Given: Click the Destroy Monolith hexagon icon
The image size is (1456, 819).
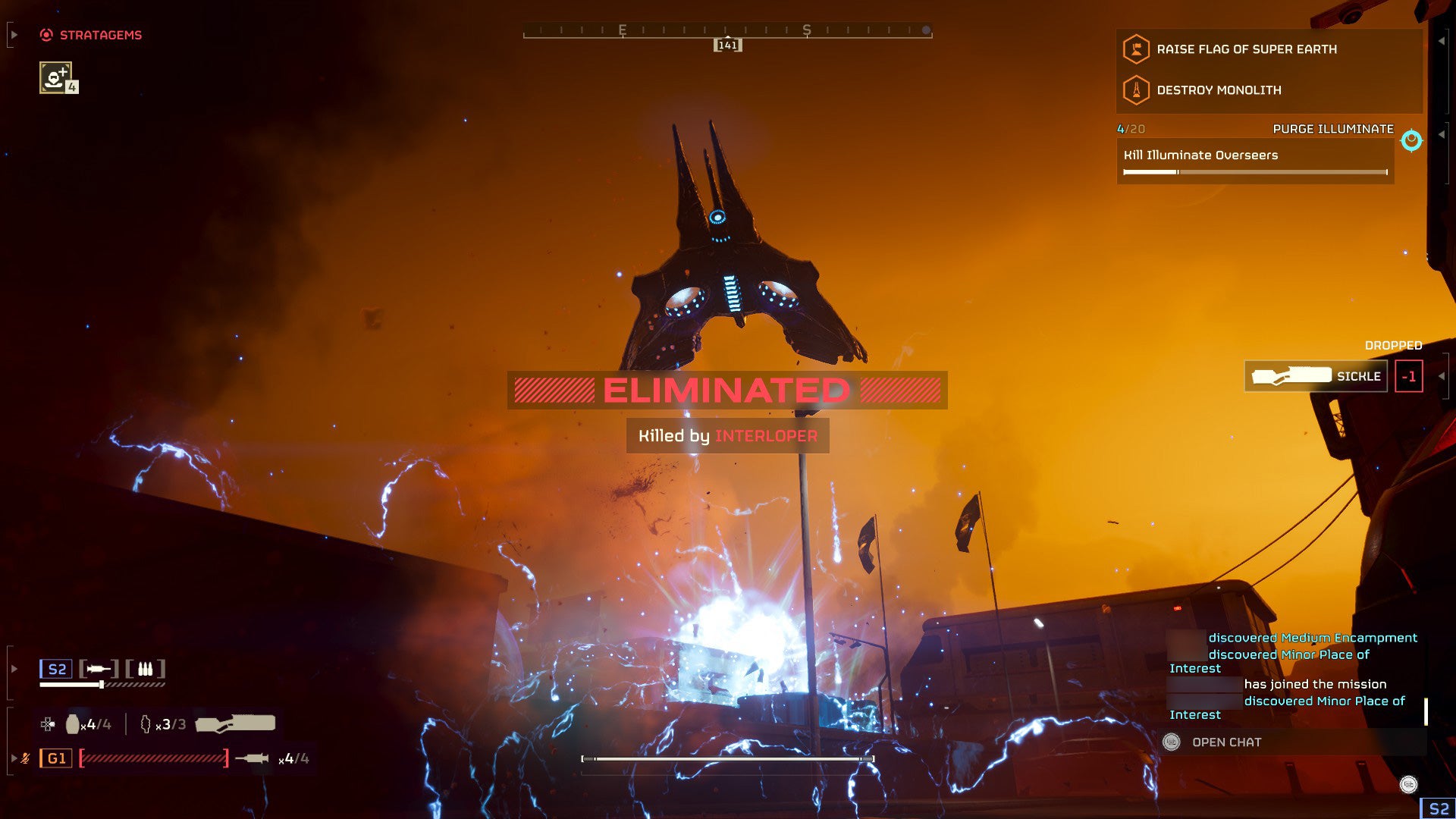Looking at the screenshot, I should tap(1136, 91).
